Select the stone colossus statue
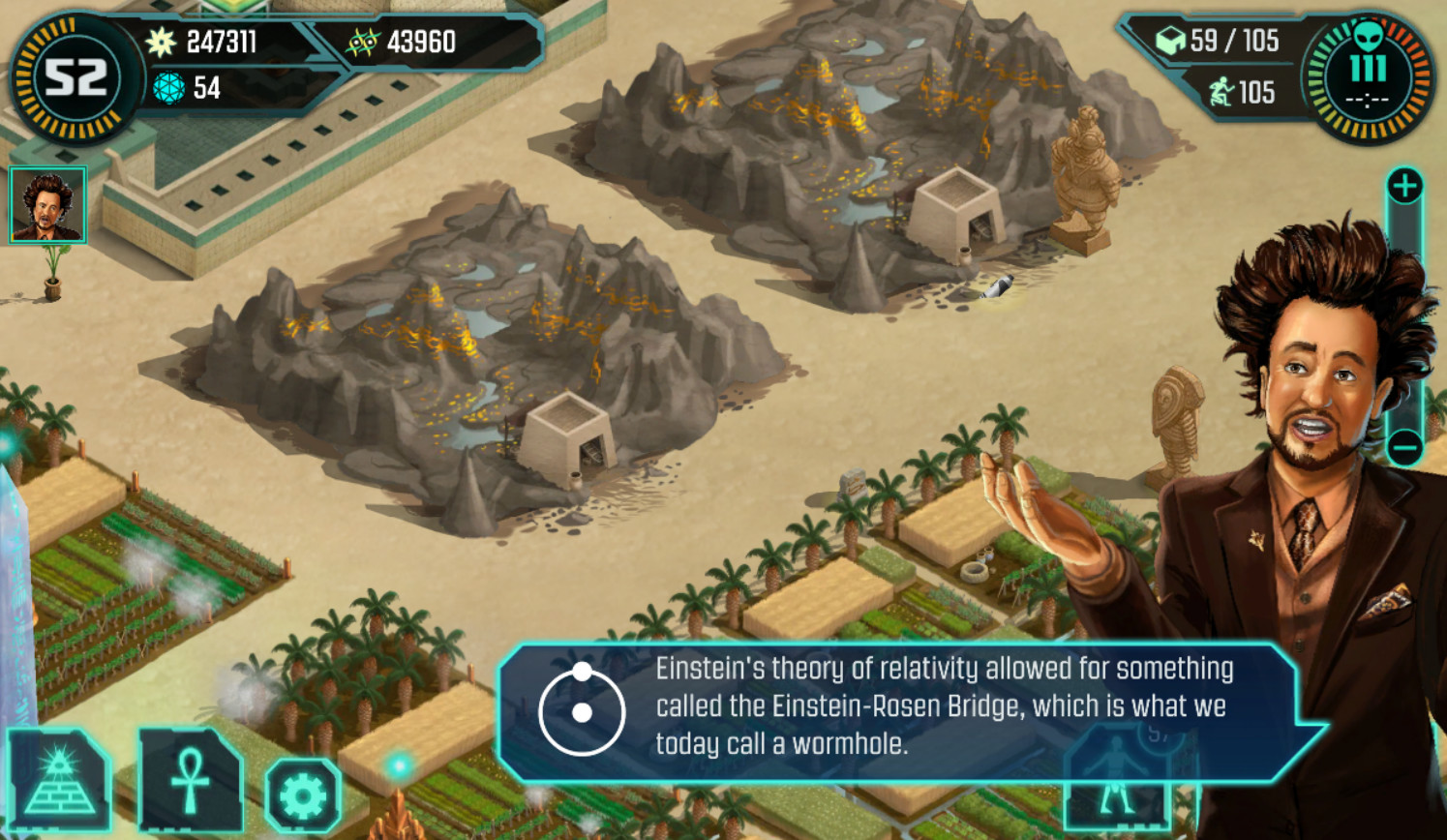 coord(1085,179)
